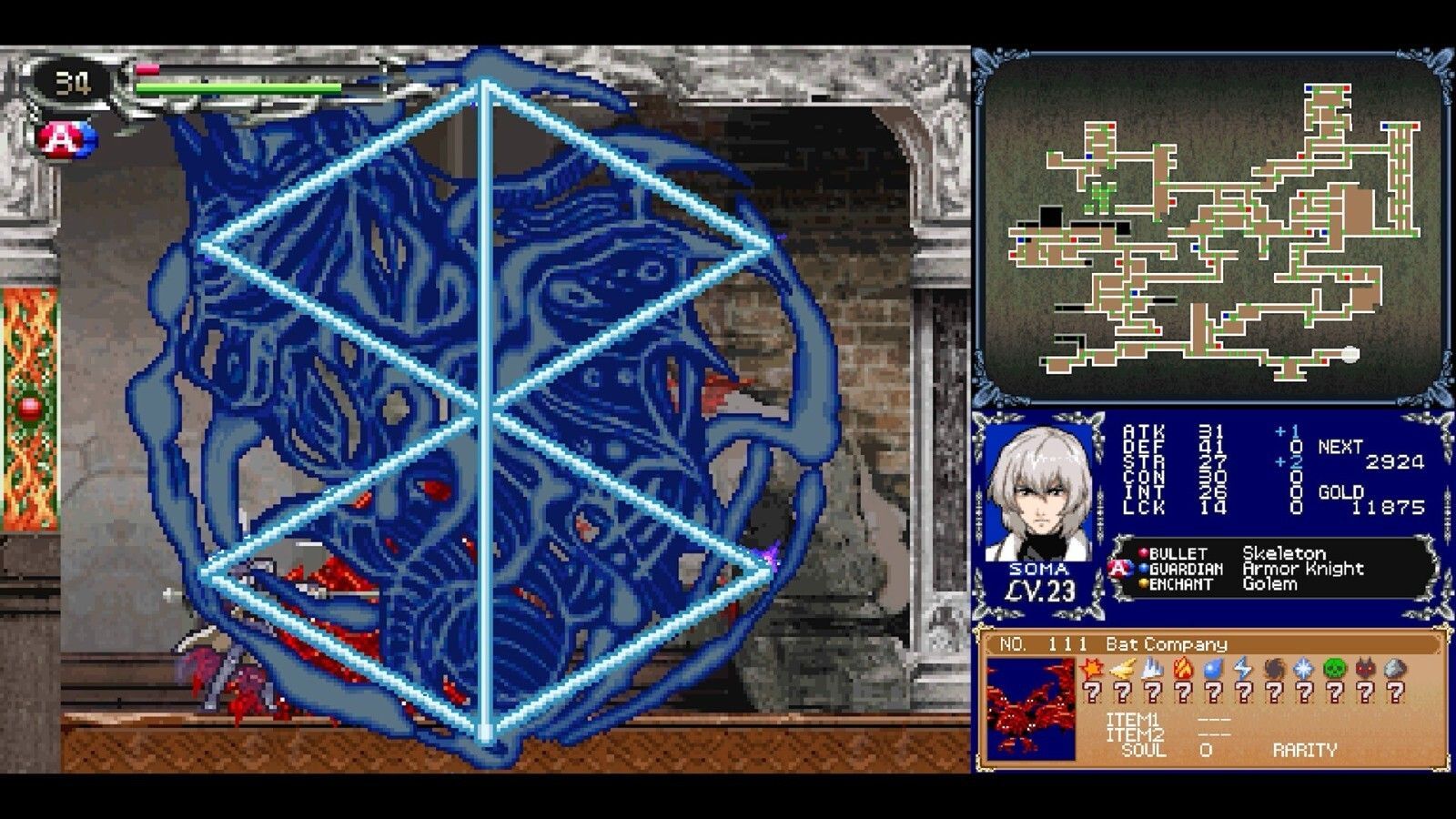Click the SOUL count value

click(1205, 749)
